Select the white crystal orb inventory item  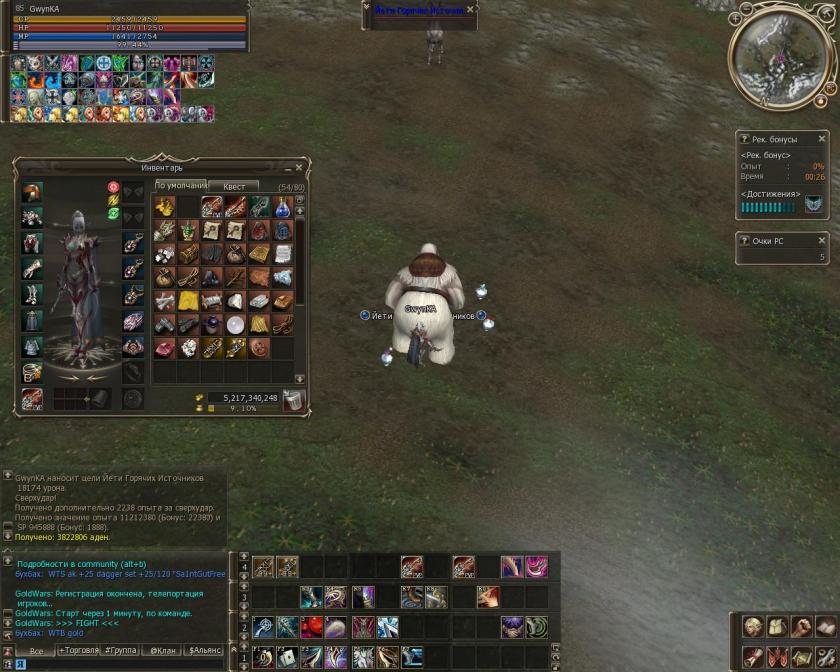235,324
